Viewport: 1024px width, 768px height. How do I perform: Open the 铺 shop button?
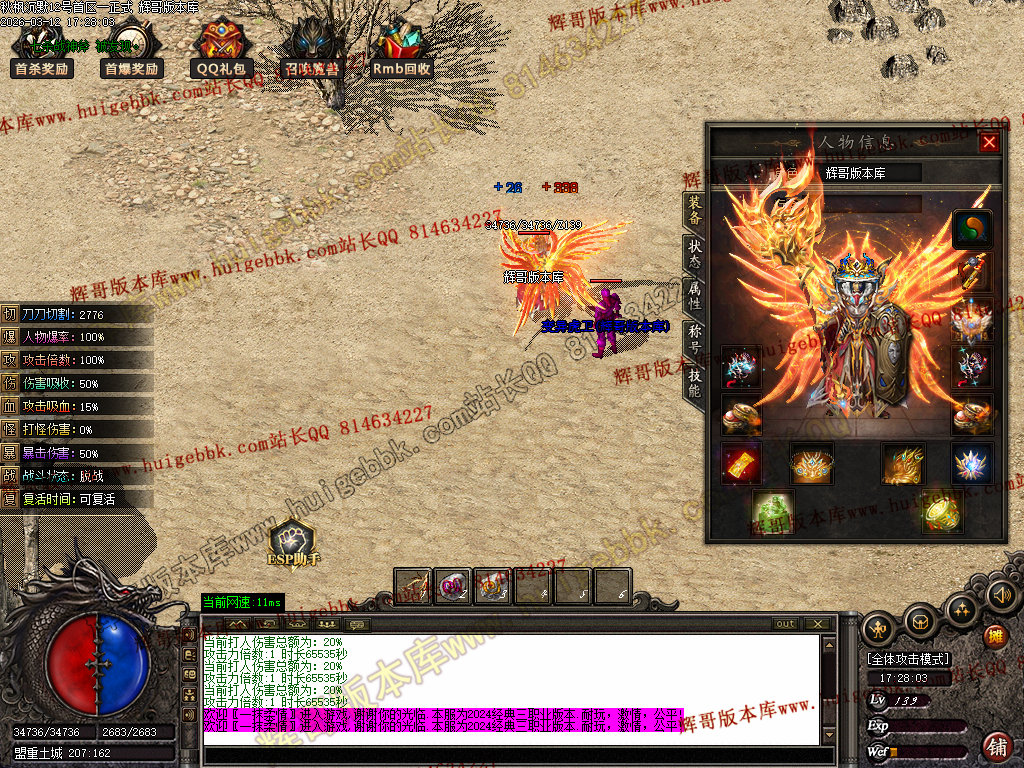997,746
